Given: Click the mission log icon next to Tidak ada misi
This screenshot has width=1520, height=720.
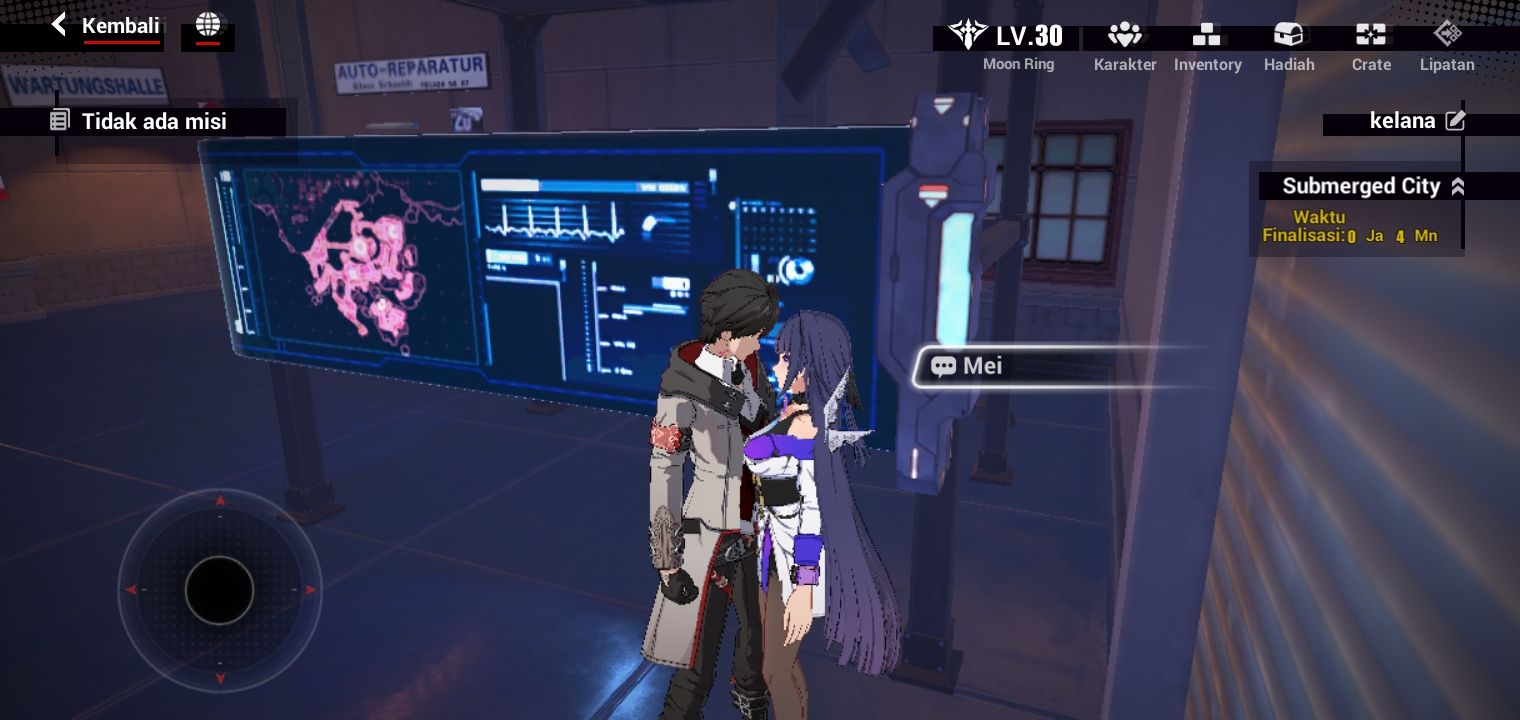Looking at the screenshot, I should (x=60, y=120).
